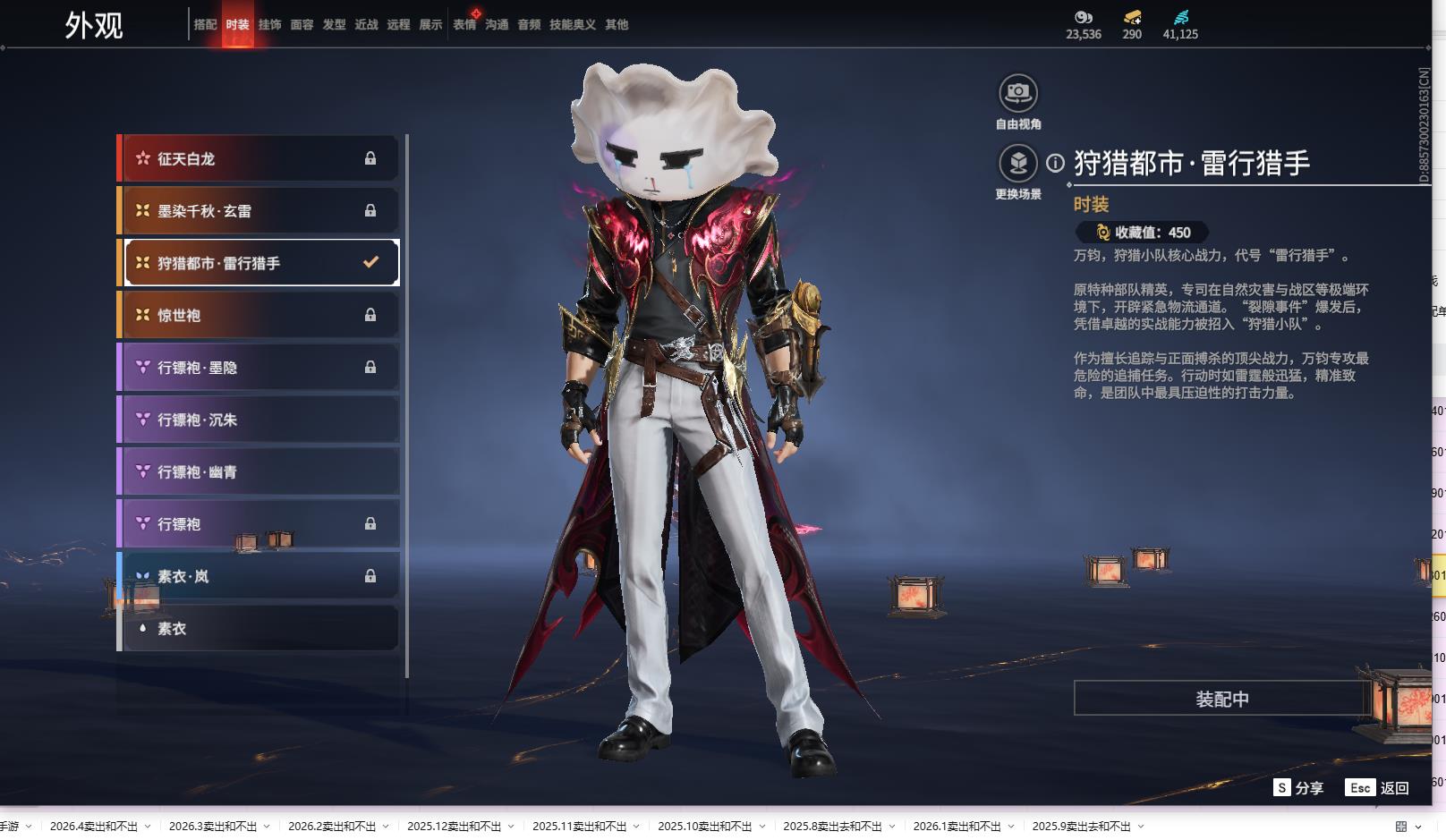This screenshot has height=840, width=1446.
Task: Select the 征天白龙 outfit
Action: 259,159
